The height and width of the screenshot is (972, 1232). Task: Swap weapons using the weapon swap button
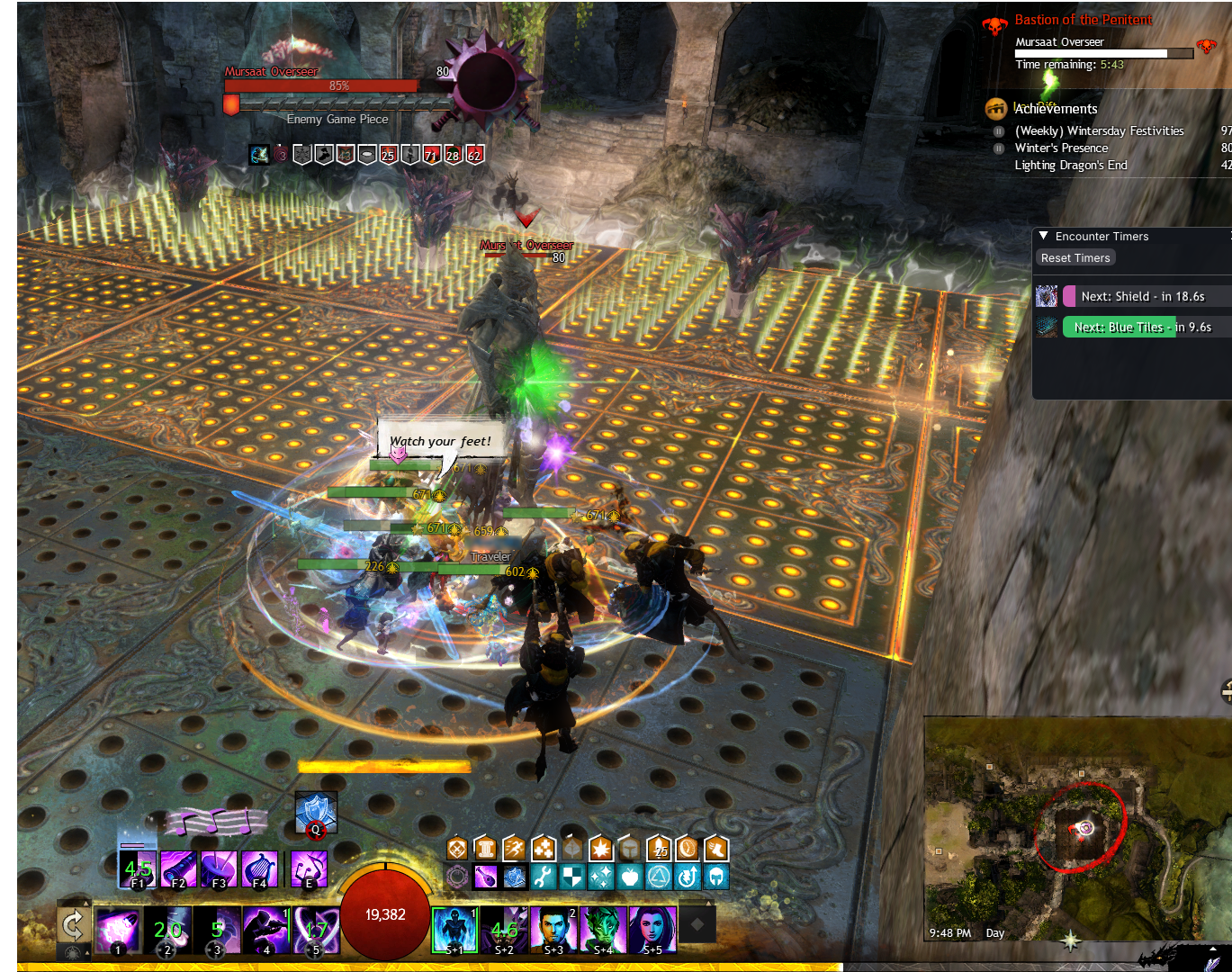click(72, 924)
